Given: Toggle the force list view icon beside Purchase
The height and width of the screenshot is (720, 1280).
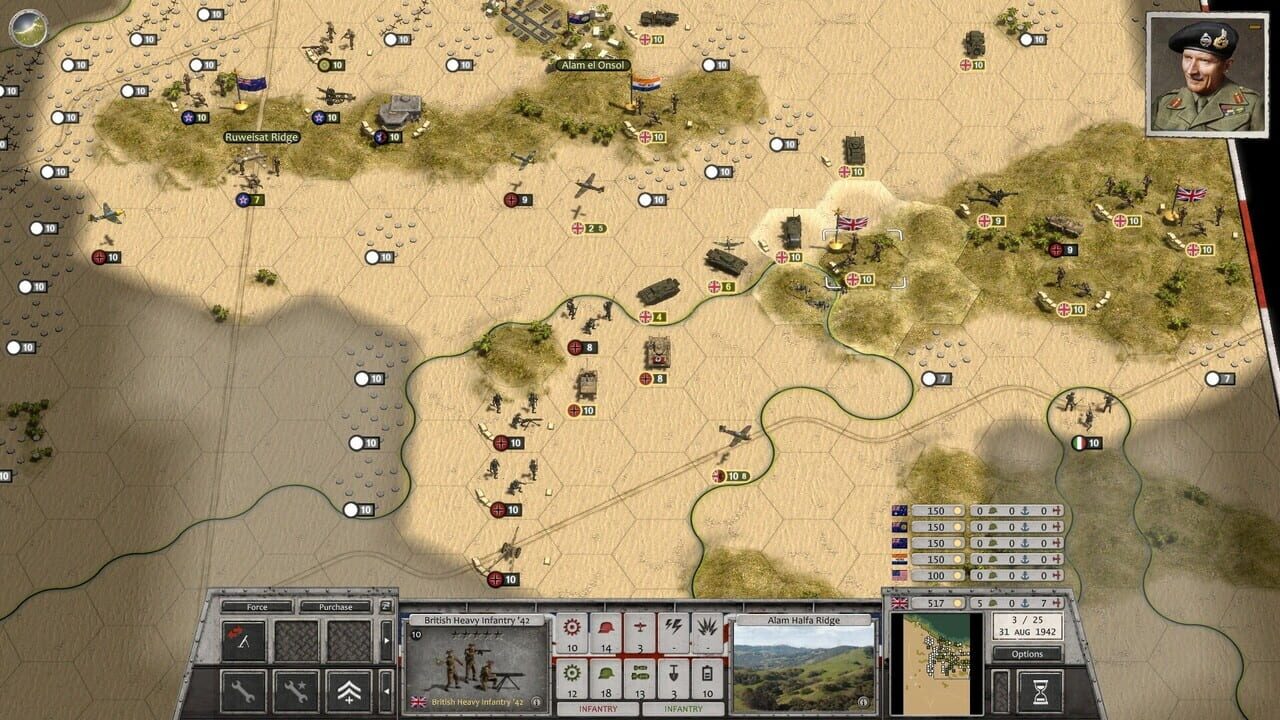Looking at the screenshot, I should (x=384, y=608).
